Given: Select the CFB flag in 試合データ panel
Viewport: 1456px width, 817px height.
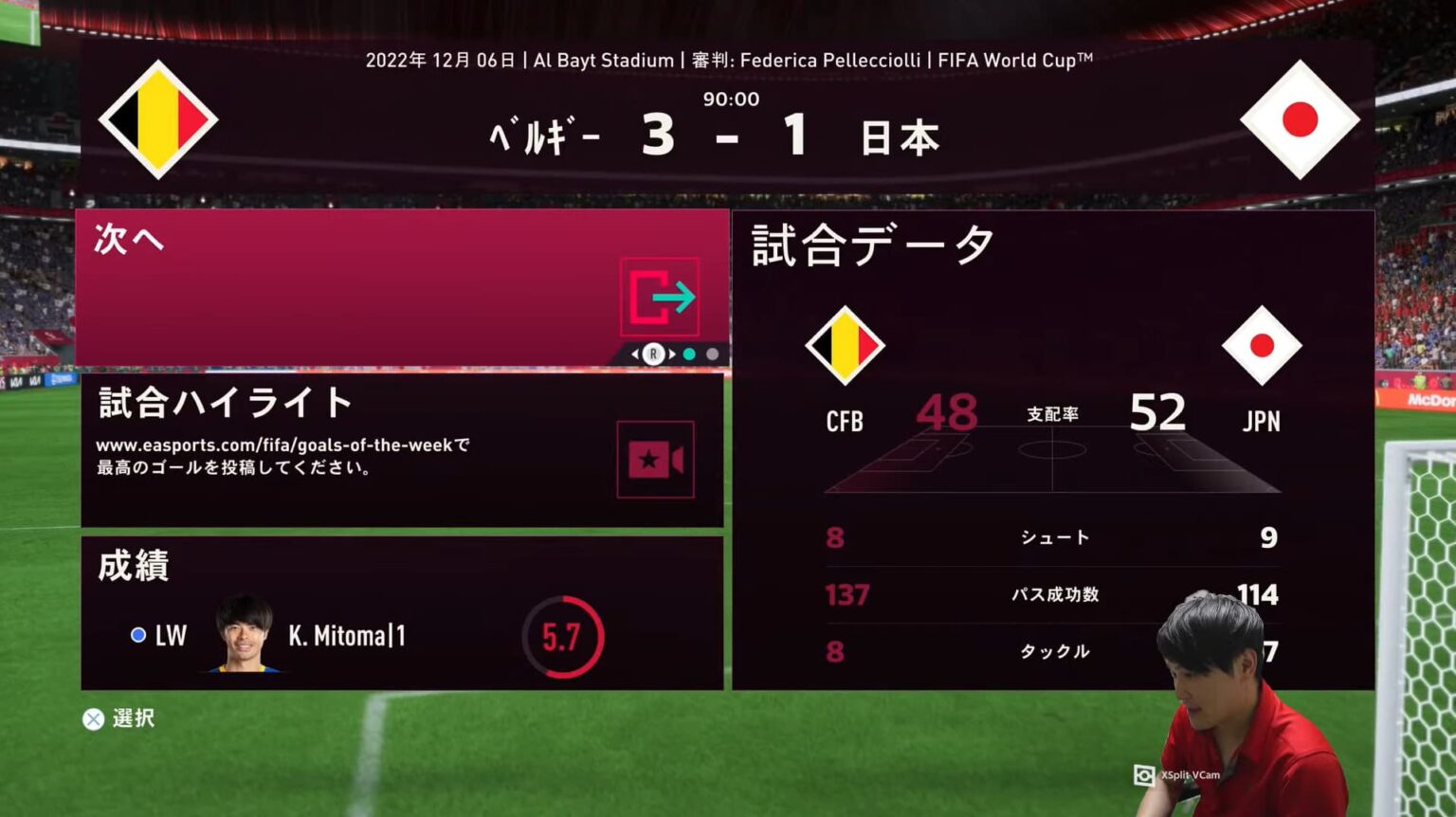Looking at the screenshot, I should tap(844, 344).
